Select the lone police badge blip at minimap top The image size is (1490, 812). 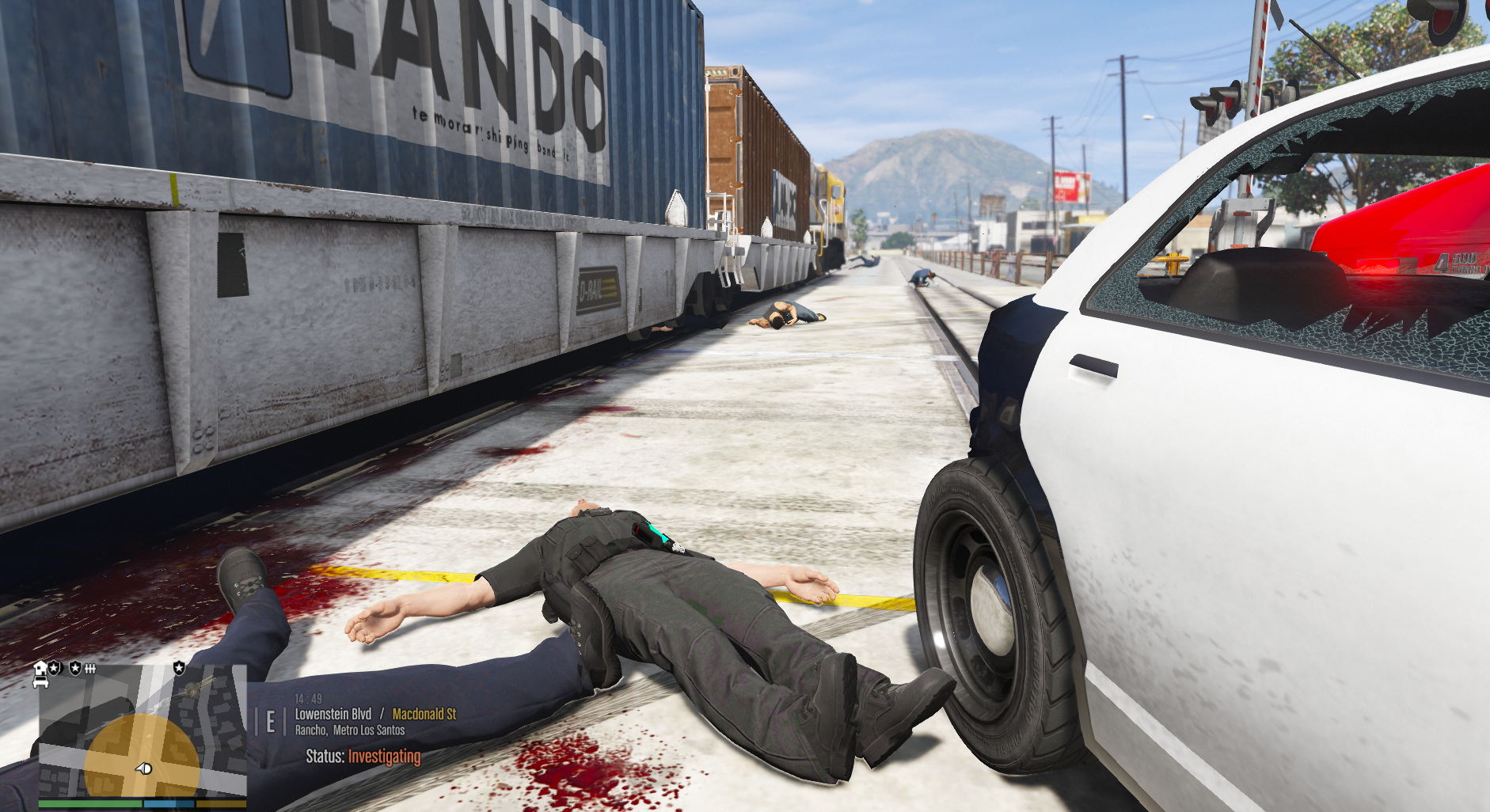point(179,668)
